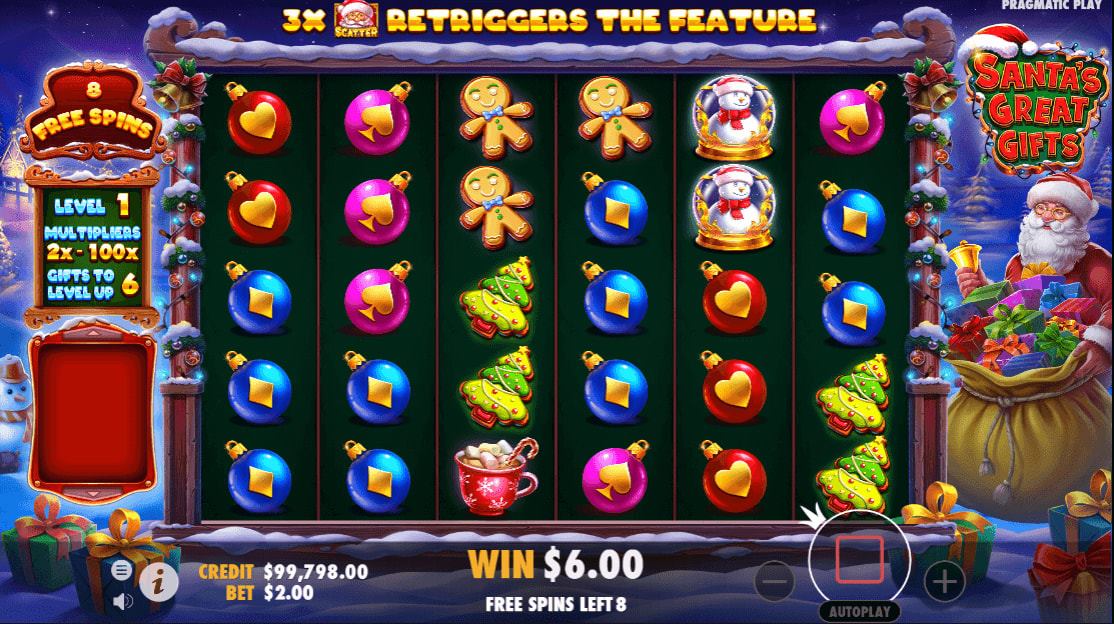Stop the spin with the red square button

[x=859, y=560]
